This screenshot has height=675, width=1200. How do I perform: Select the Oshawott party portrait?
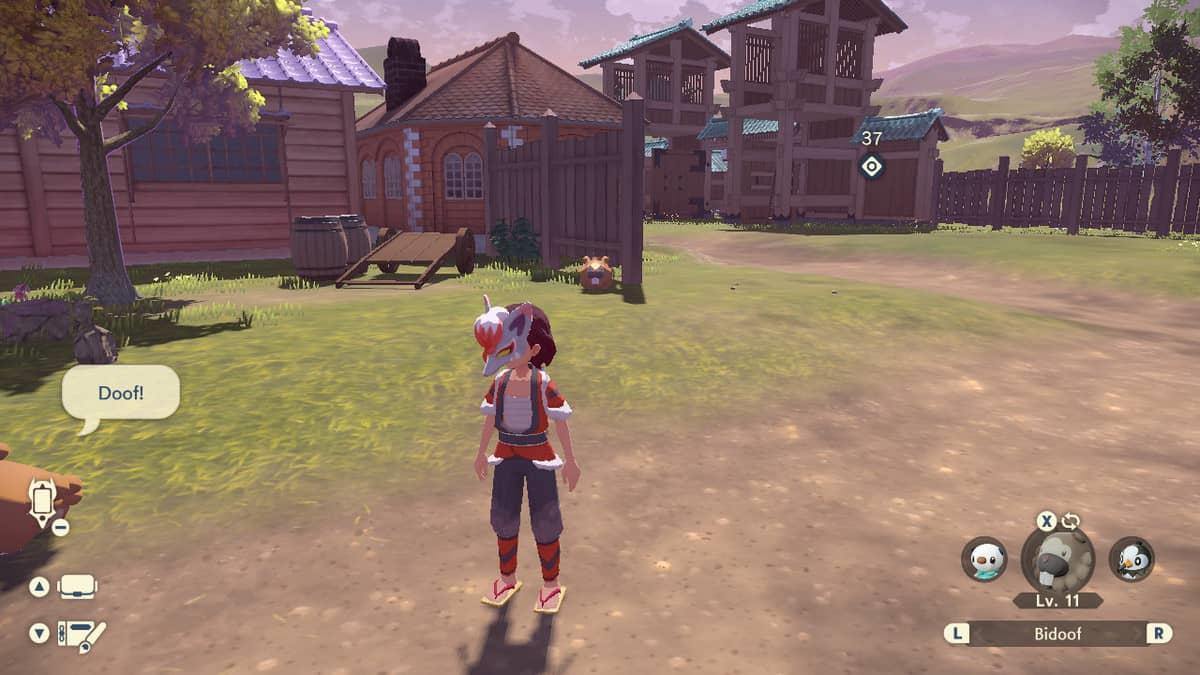tap(984, 559)
